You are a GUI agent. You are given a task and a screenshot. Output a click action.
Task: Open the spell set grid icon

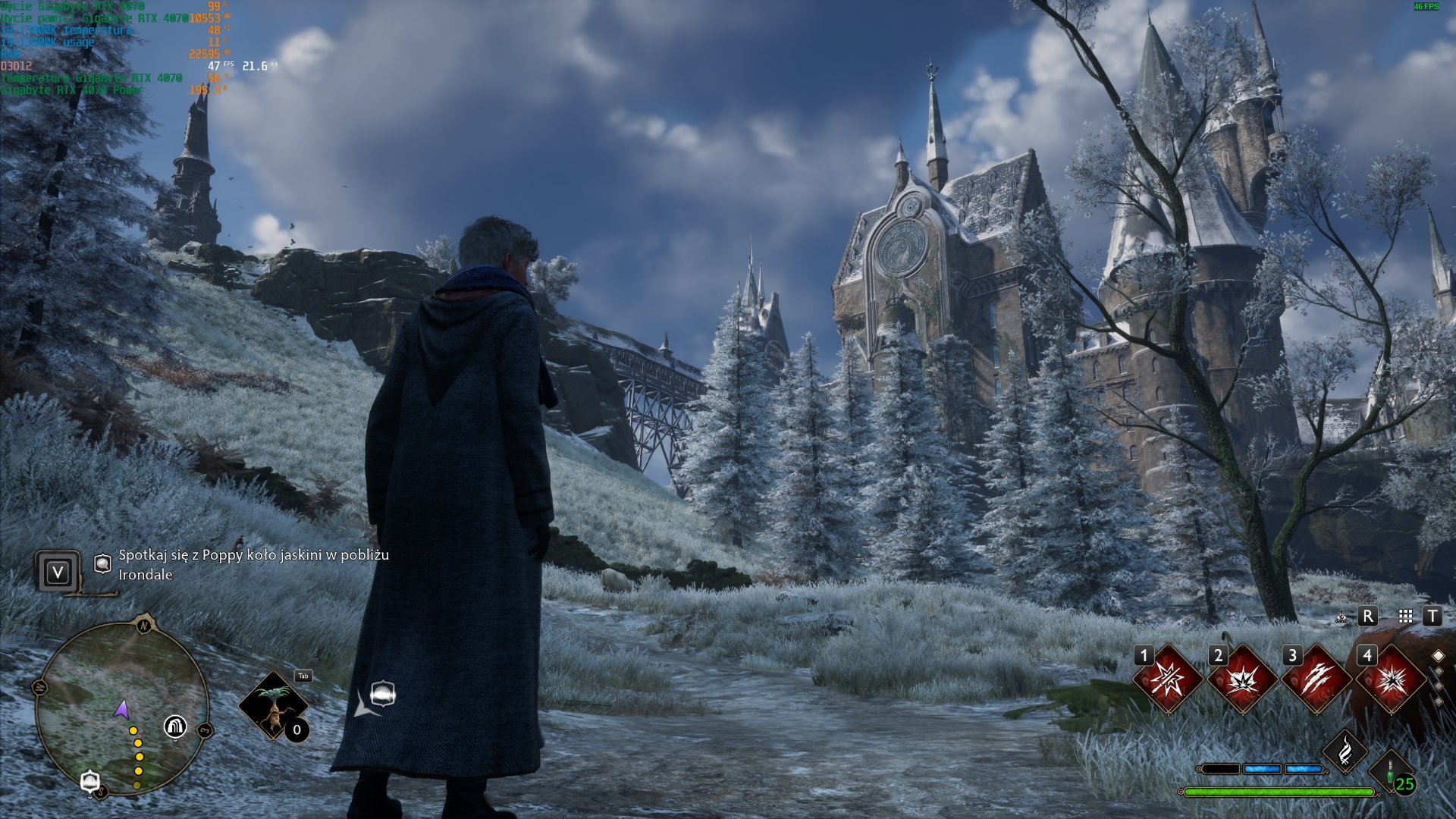(1405, 617)
